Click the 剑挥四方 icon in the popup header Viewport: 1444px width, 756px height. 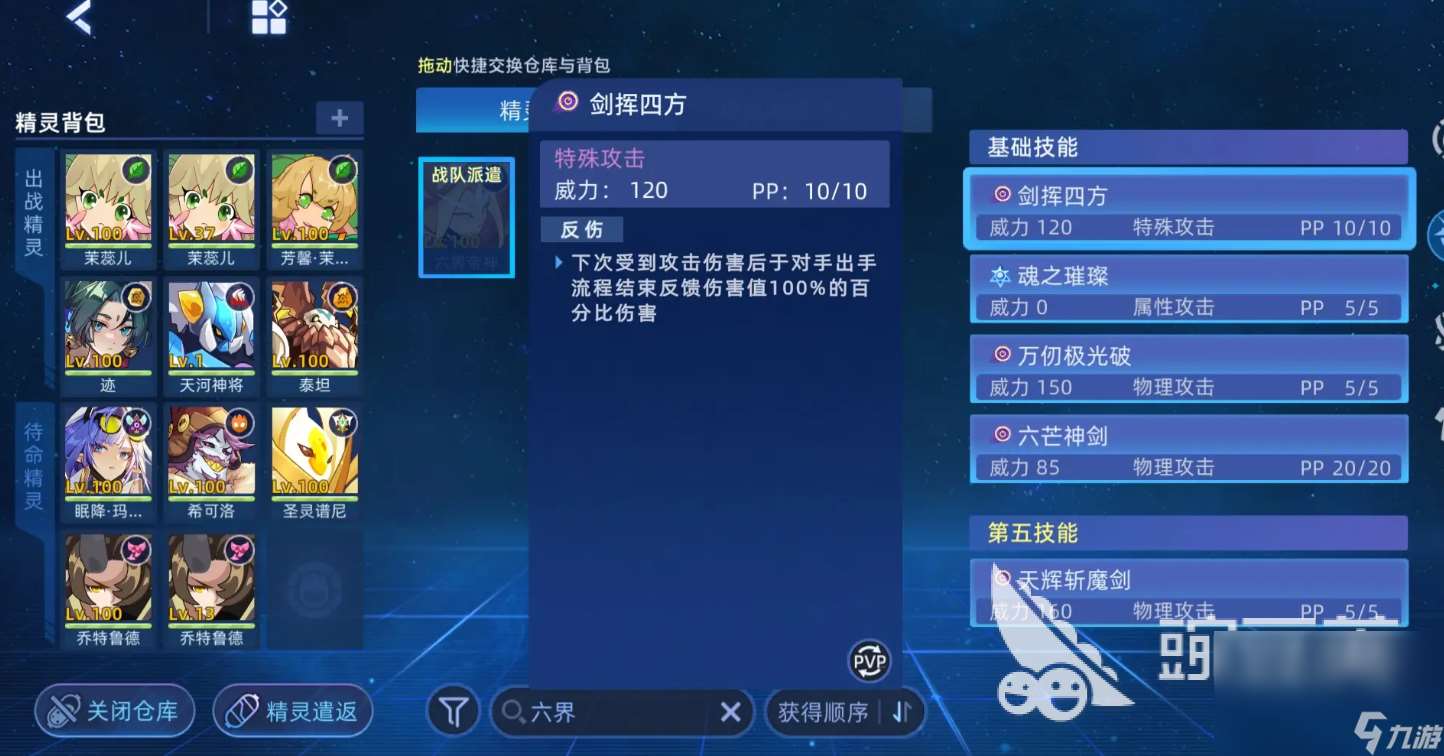tap(568, 103)
